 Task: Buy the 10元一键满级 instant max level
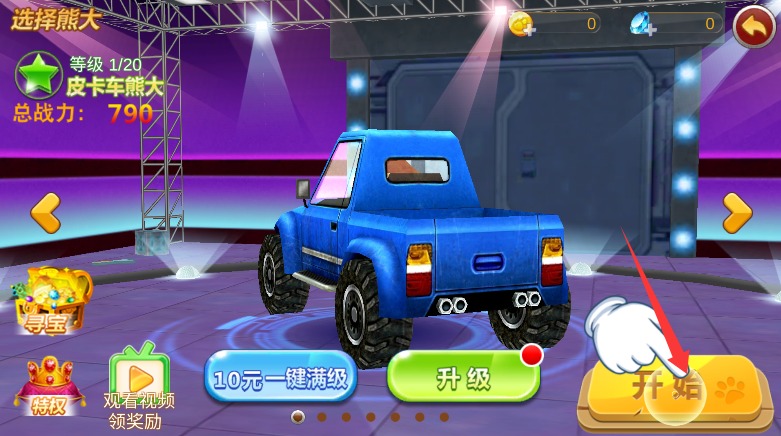pos(280,379)
